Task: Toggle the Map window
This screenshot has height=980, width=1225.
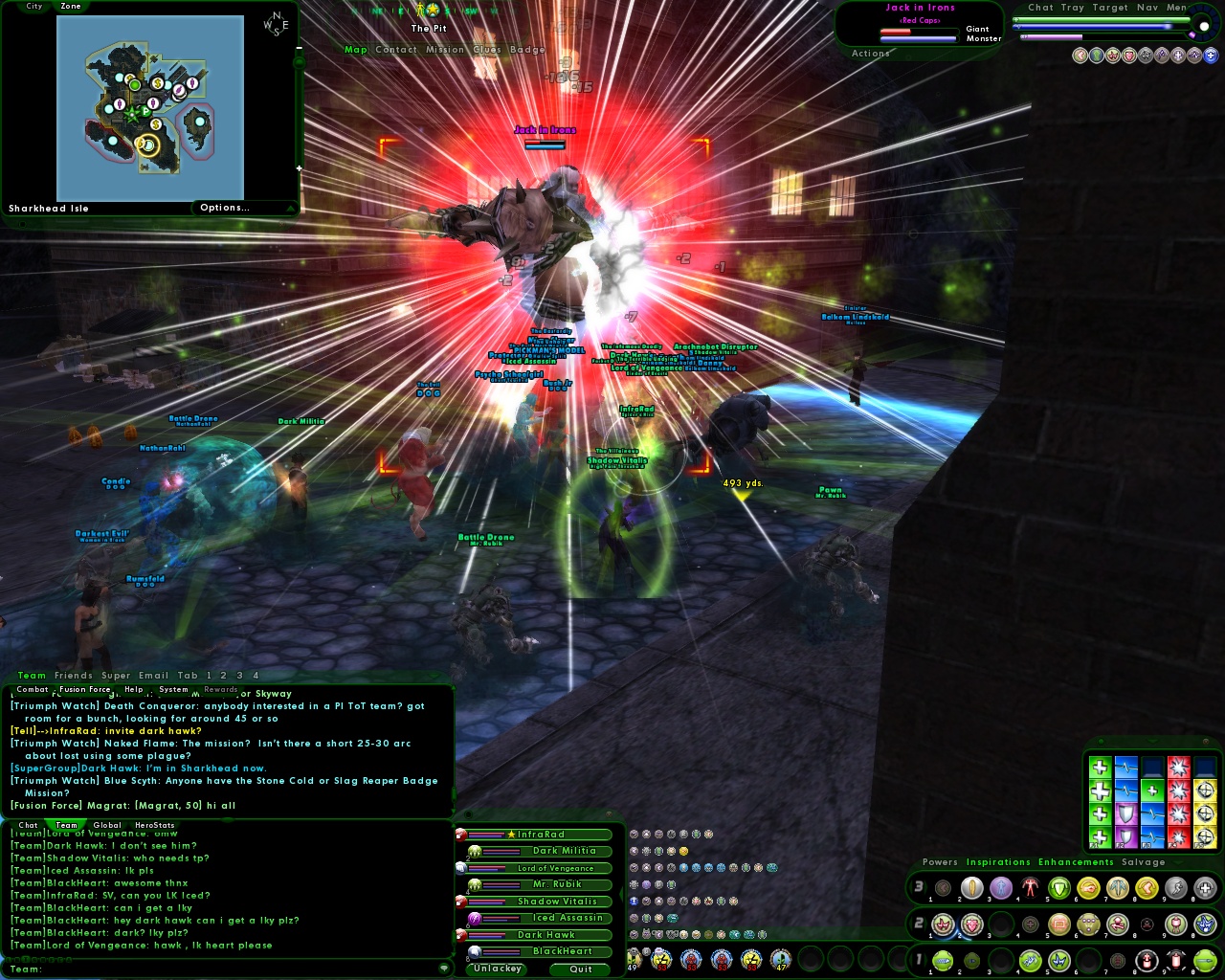Action: pos(355,50)
